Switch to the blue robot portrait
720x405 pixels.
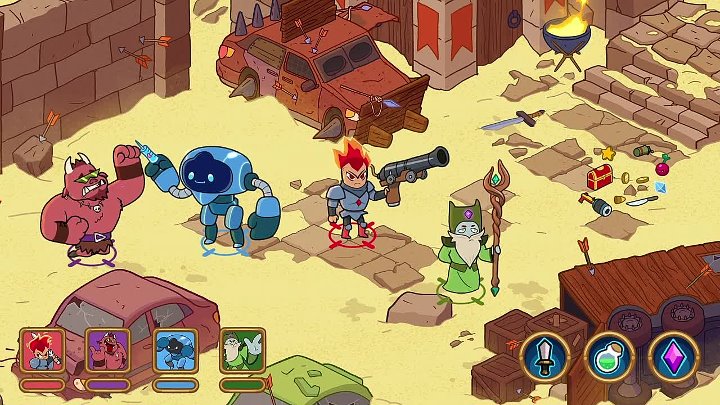pos(175,350)
